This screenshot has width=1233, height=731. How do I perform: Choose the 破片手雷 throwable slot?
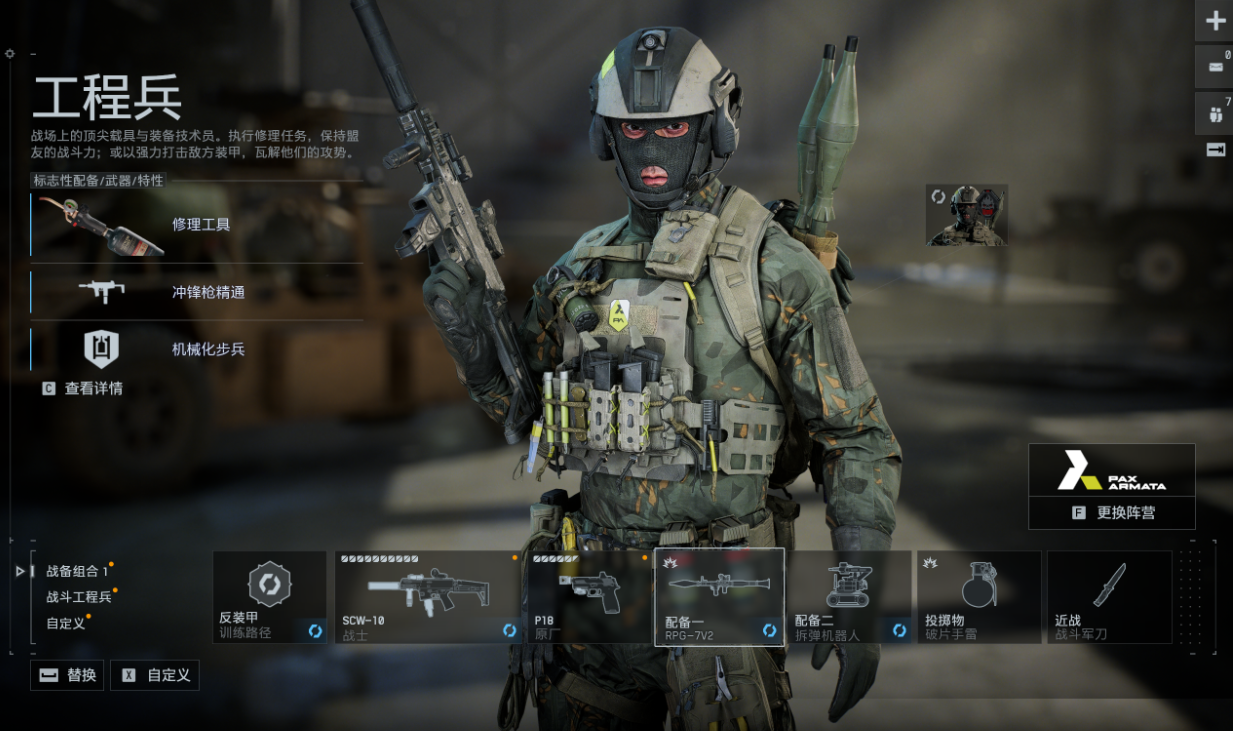click(x=979, y=597)
